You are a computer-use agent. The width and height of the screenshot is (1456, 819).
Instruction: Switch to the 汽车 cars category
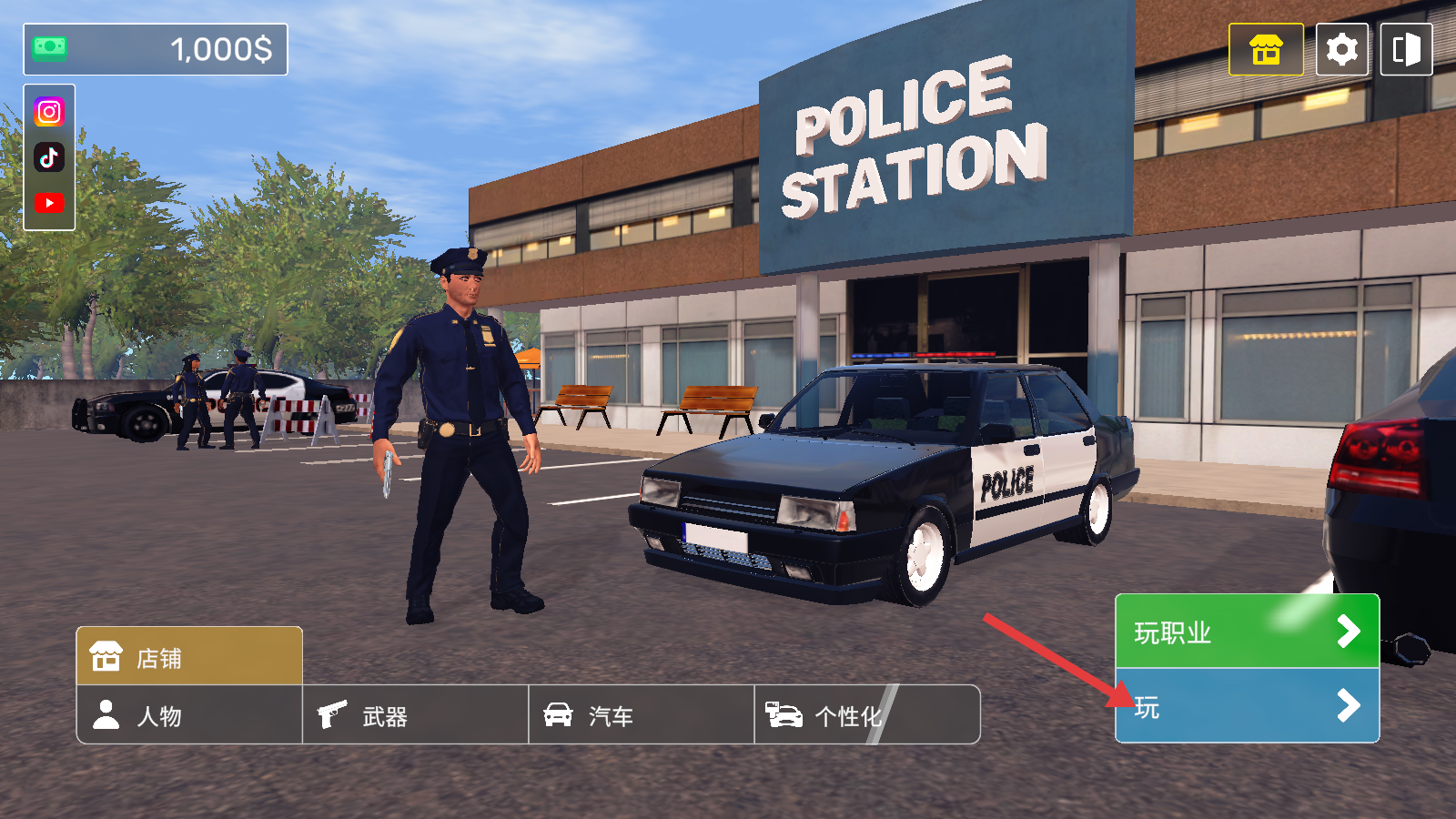pyautogui.click(x=641, y=715)
